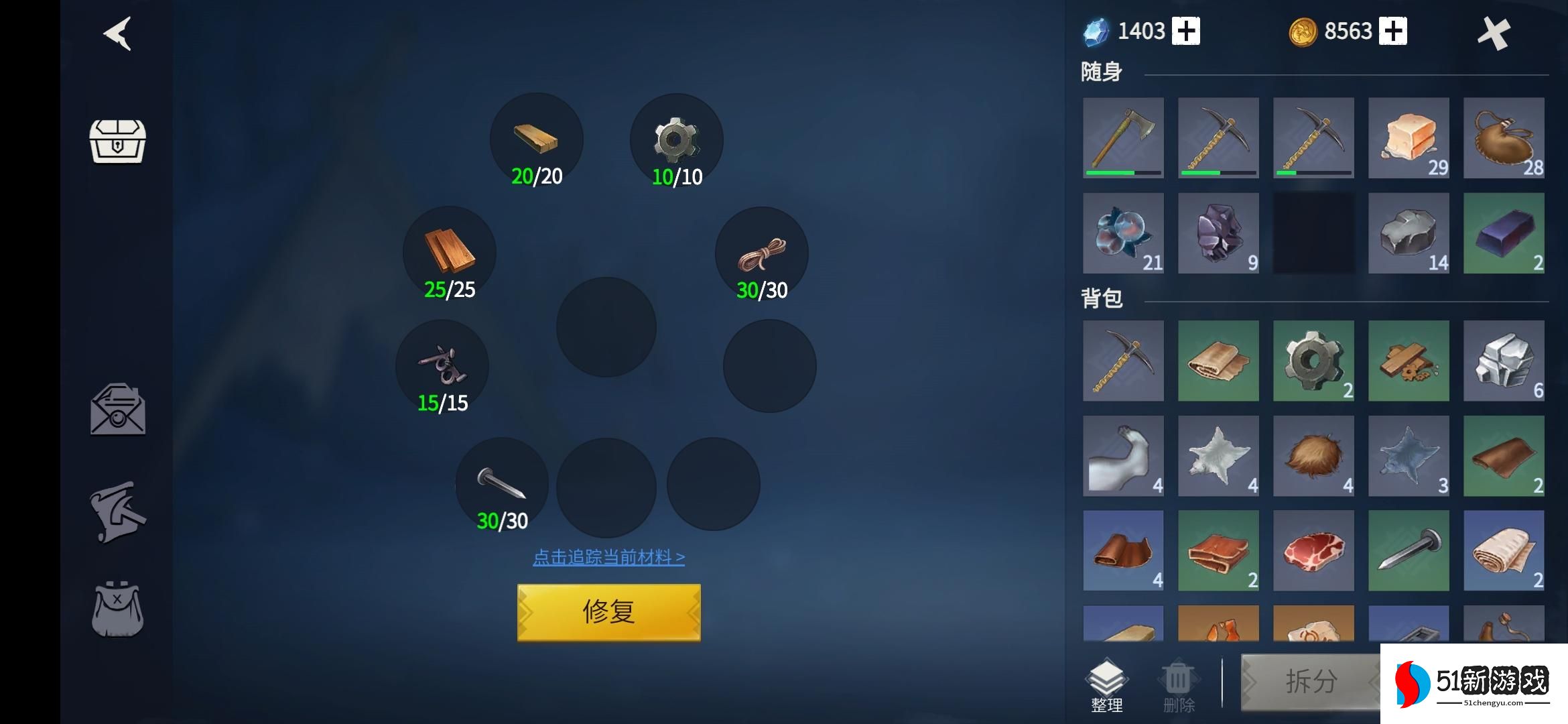The image size is (1568, 724).
Task: Select the axe in the carried slots
Action: pyautogui.click(x=1123, y=137)
